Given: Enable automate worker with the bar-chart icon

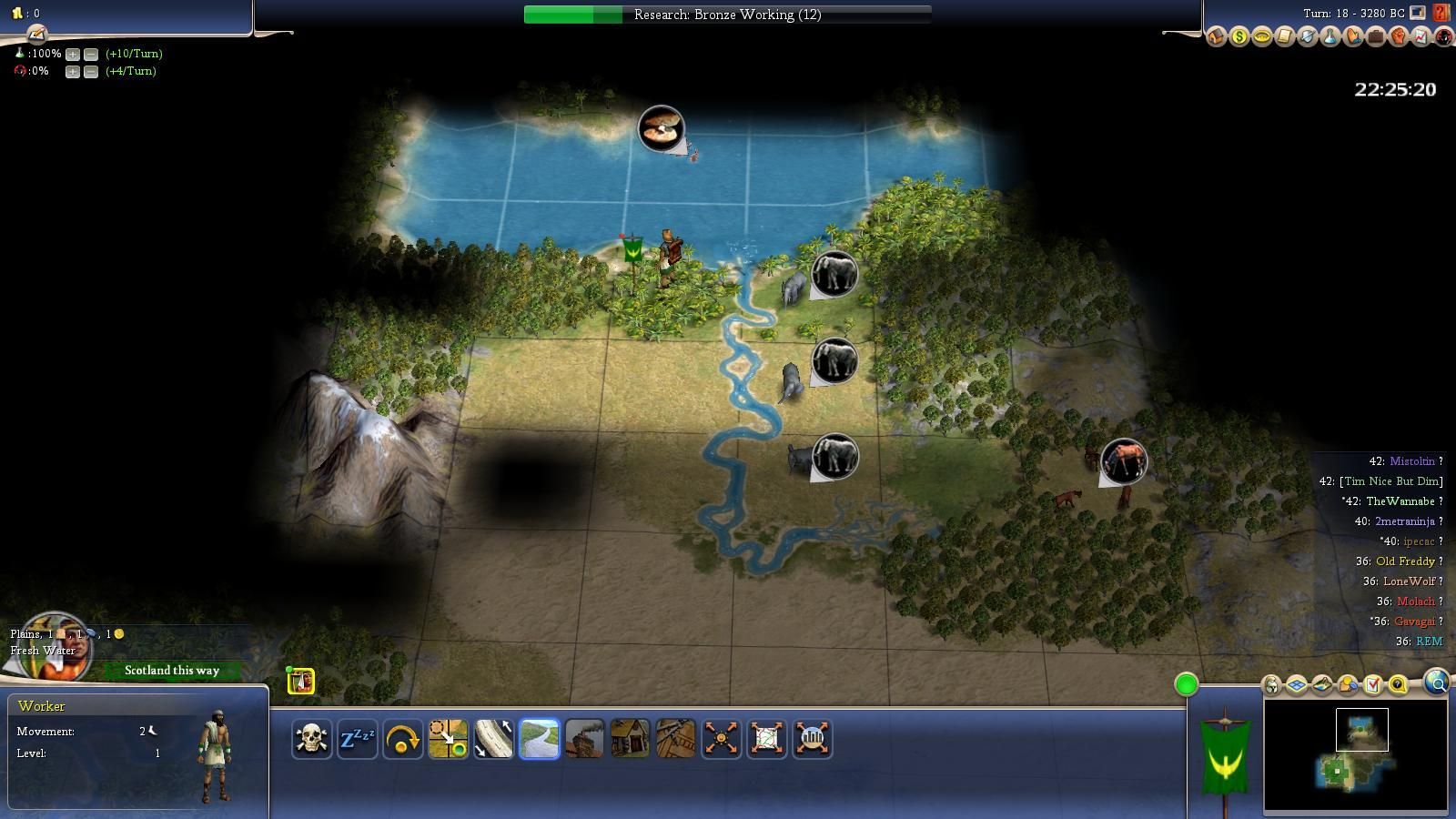Looking at the screenshot, I should click(812, 738).
